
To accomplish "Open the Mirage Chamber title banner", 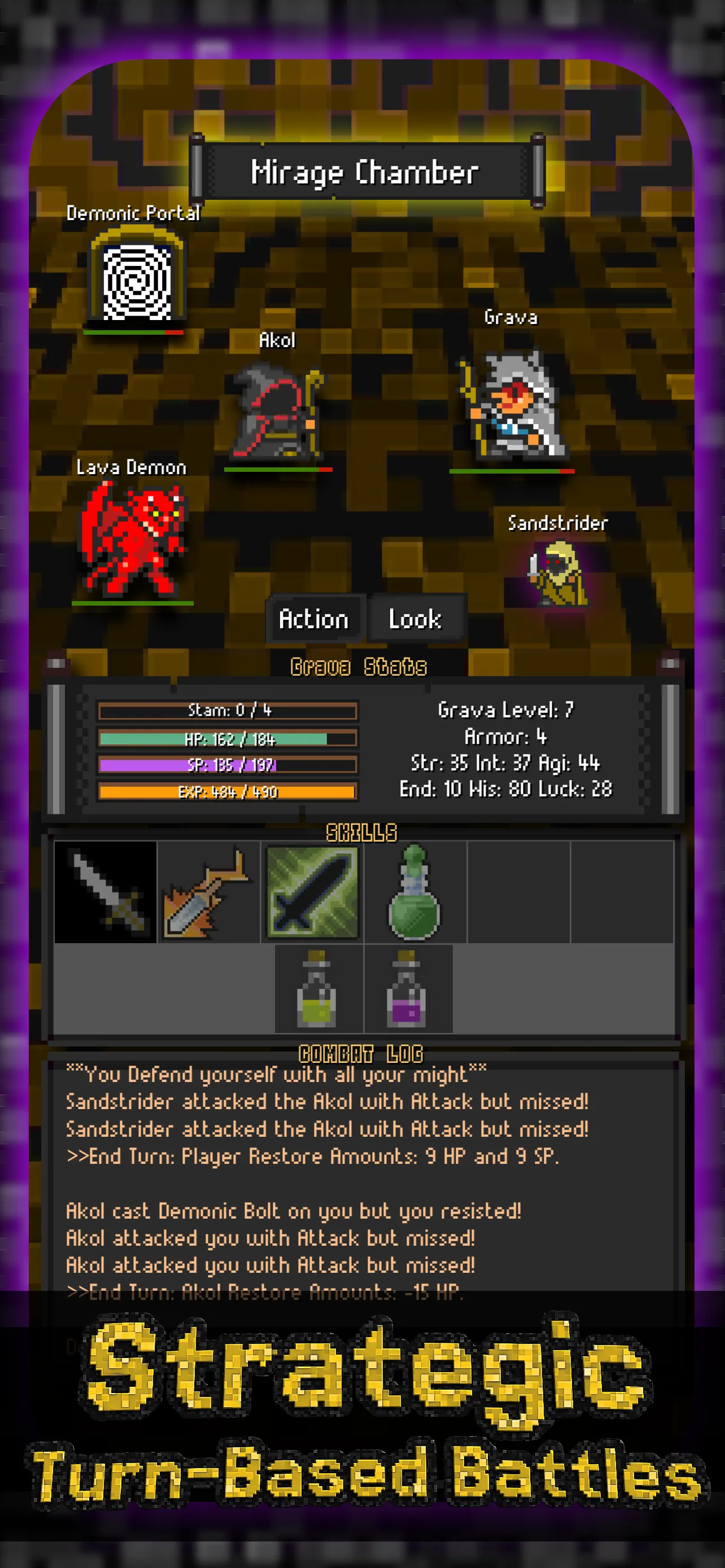I will (x=365, y=173).
